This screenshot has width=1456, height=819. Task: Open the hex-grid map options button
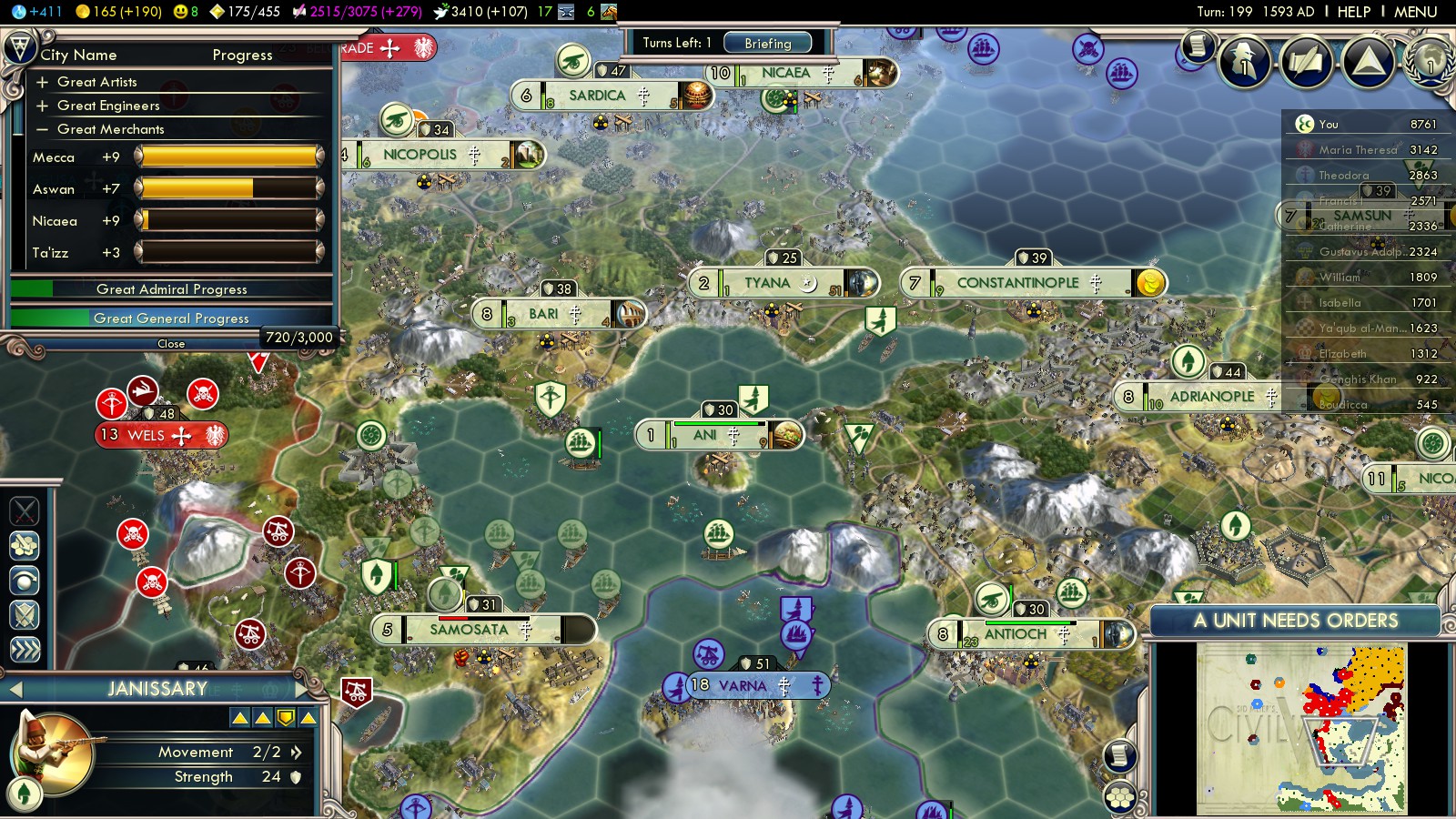[1120, 797]
